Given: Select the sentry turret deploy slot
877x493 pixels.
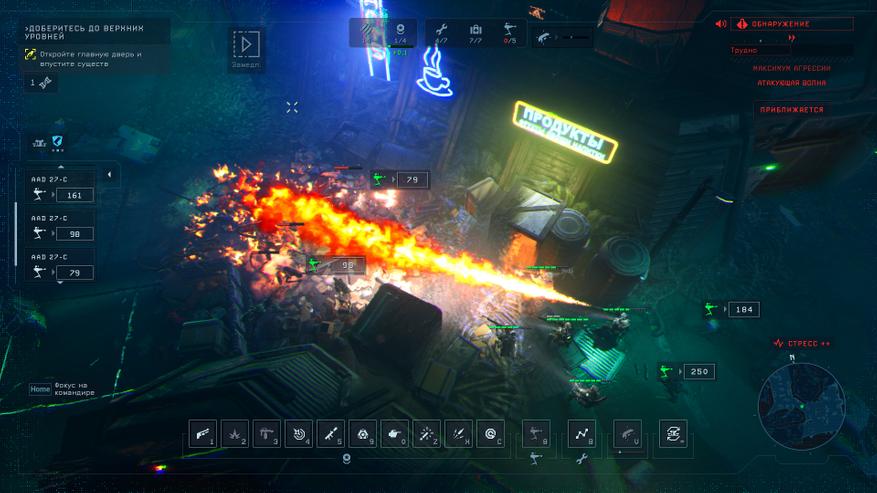Looking at the screenshot, I should pos(536,433).
